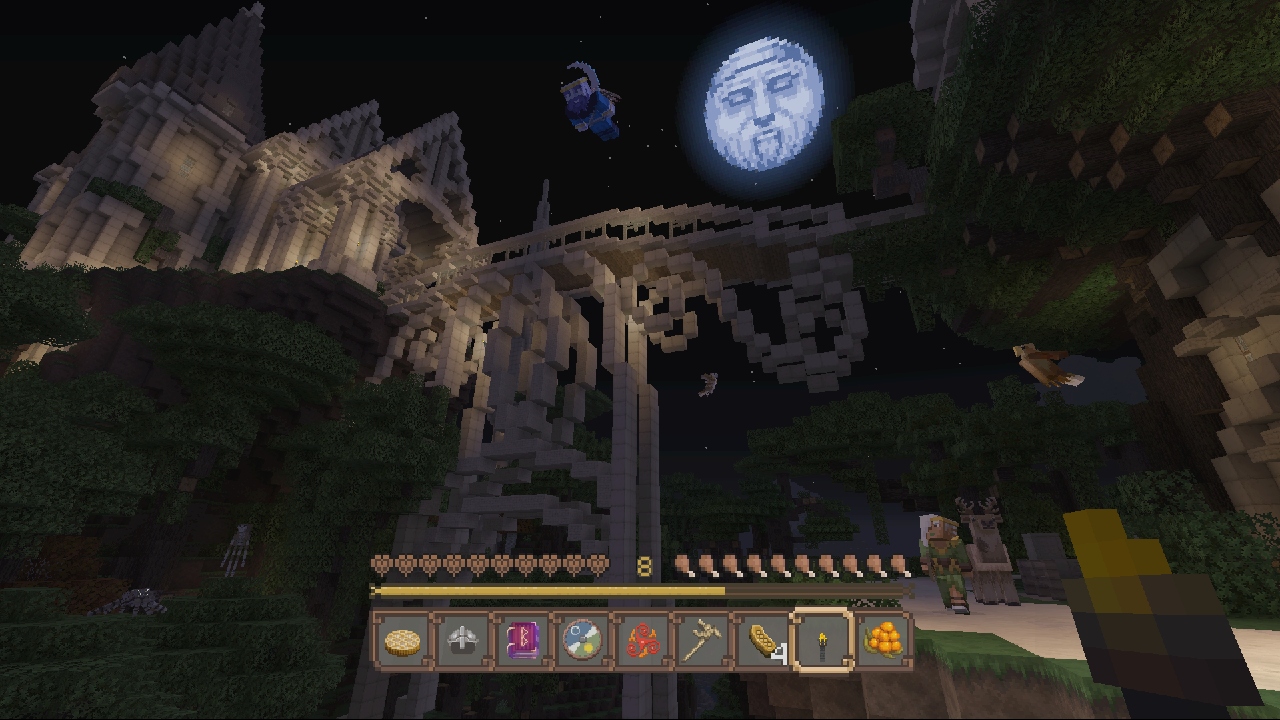Select the red fire charge in the hotbar
The height and width of the screenshot is (720, 1280).
[x=645, y=640]
